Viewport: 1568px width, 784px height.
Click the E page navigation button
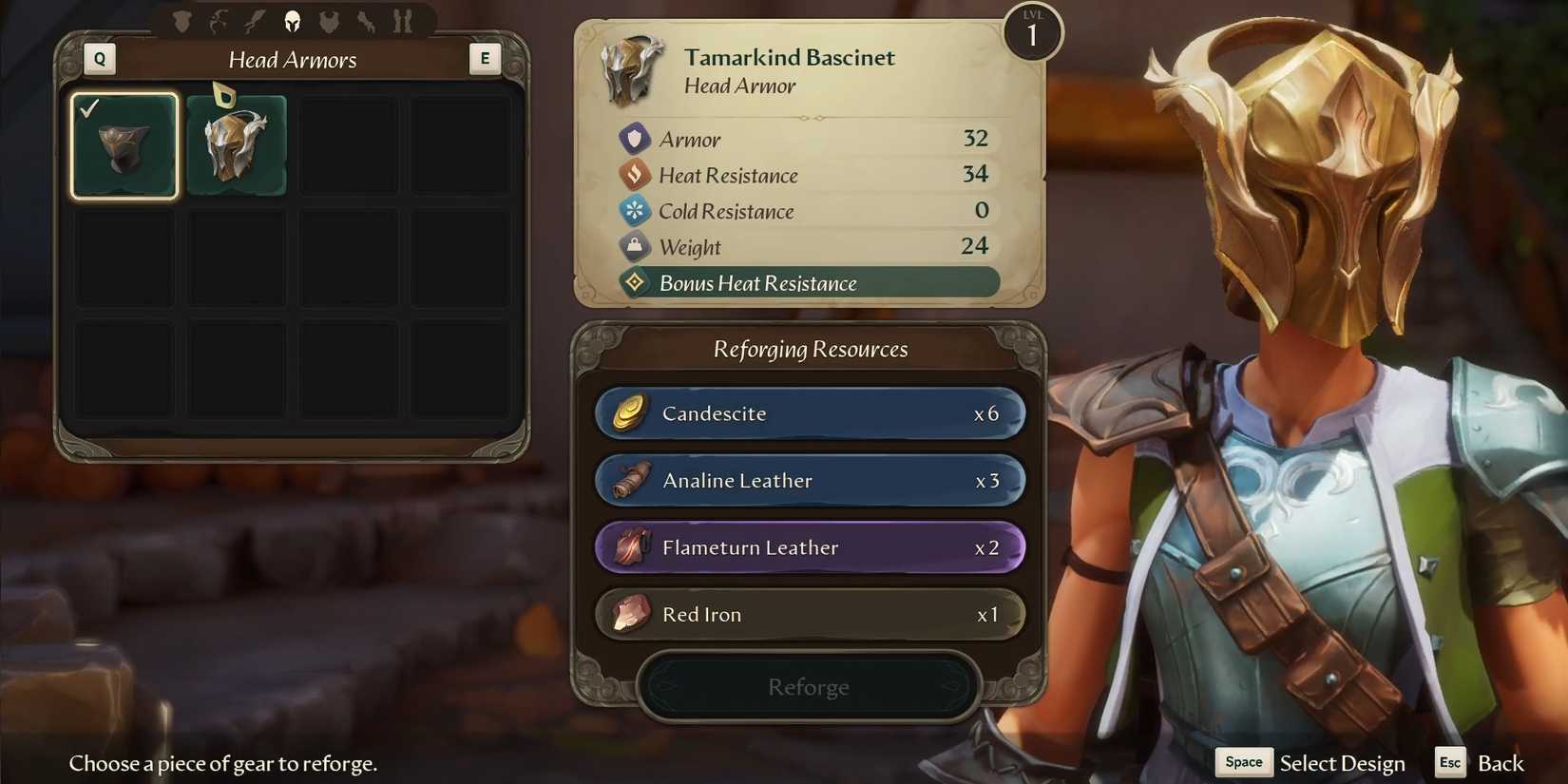coord(486,58)
